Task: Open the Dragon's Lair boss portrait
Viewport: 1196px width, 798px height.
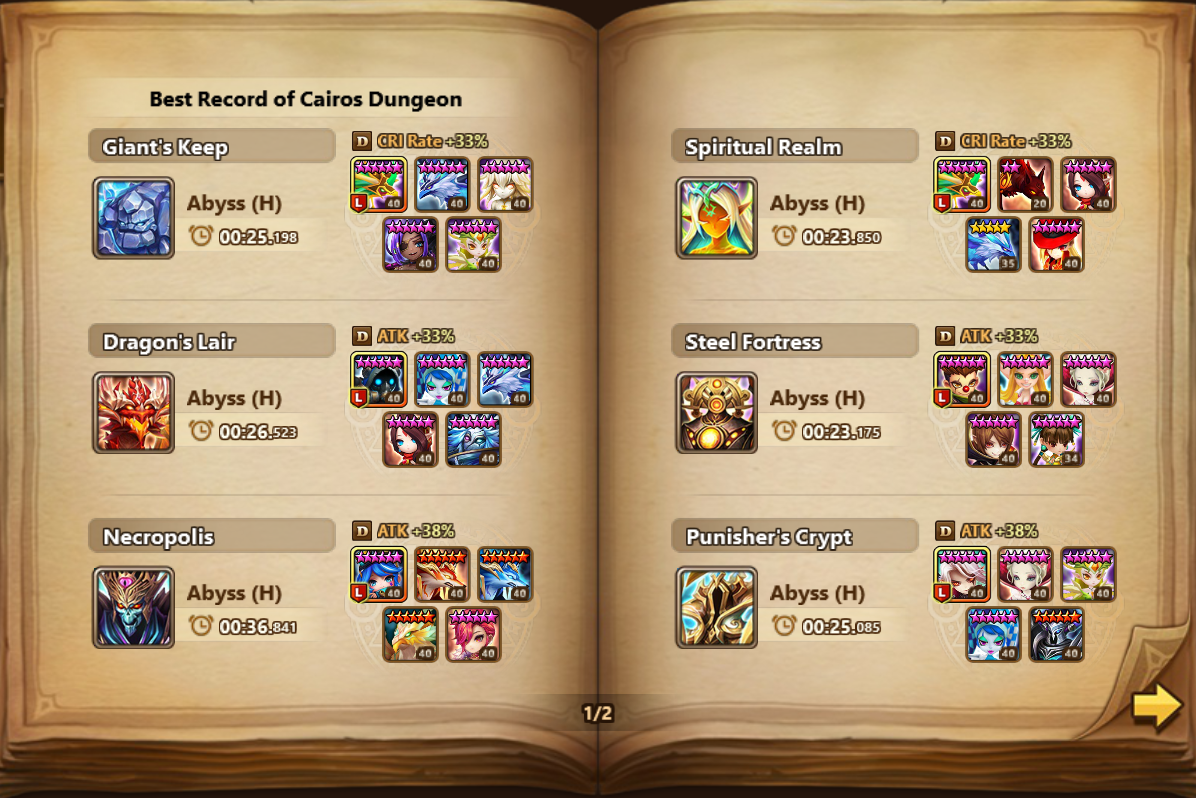Action: coord(133,413)
